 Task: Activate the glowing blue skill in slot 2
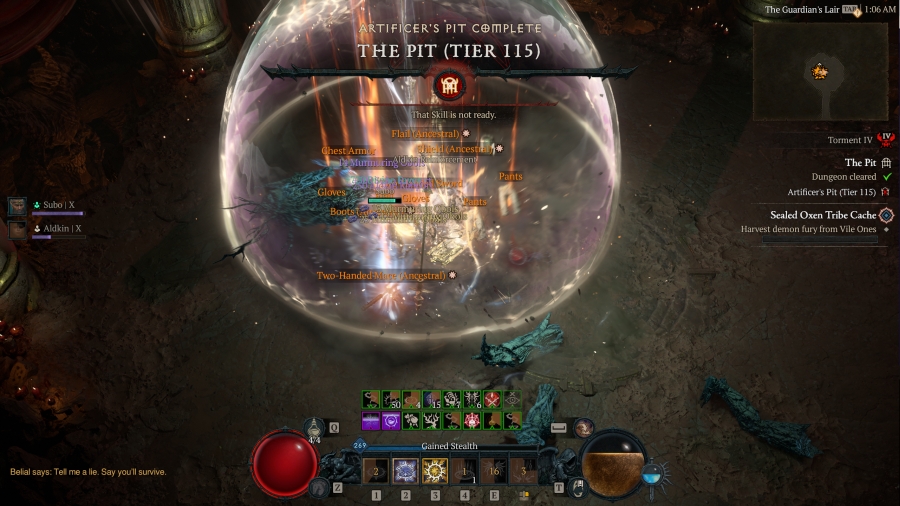(405, 470)
